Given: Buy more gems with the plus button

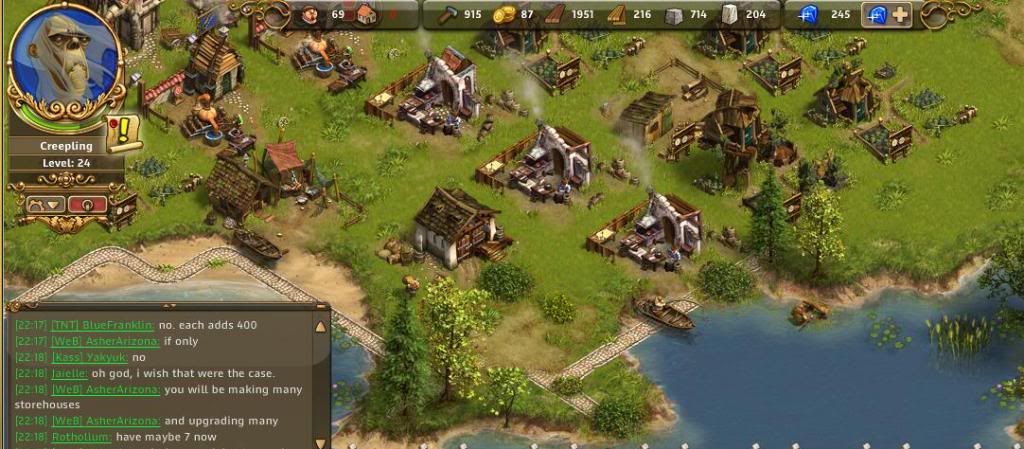Looking at the screenshot, I should (900, 15).
